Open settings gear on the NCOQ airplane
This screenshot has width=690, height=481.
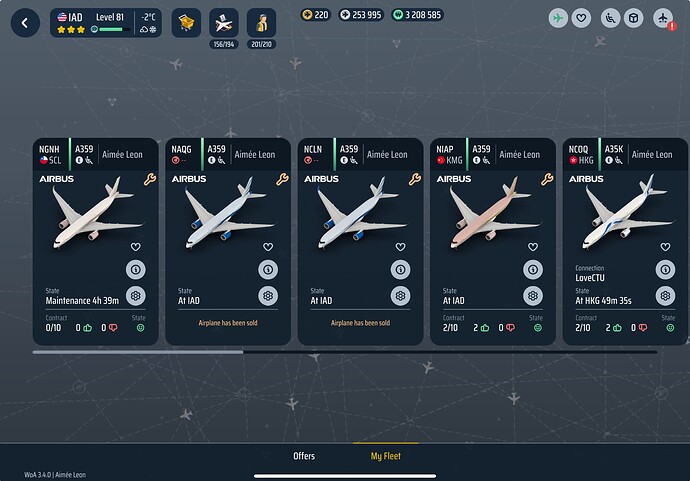[664, 296]
